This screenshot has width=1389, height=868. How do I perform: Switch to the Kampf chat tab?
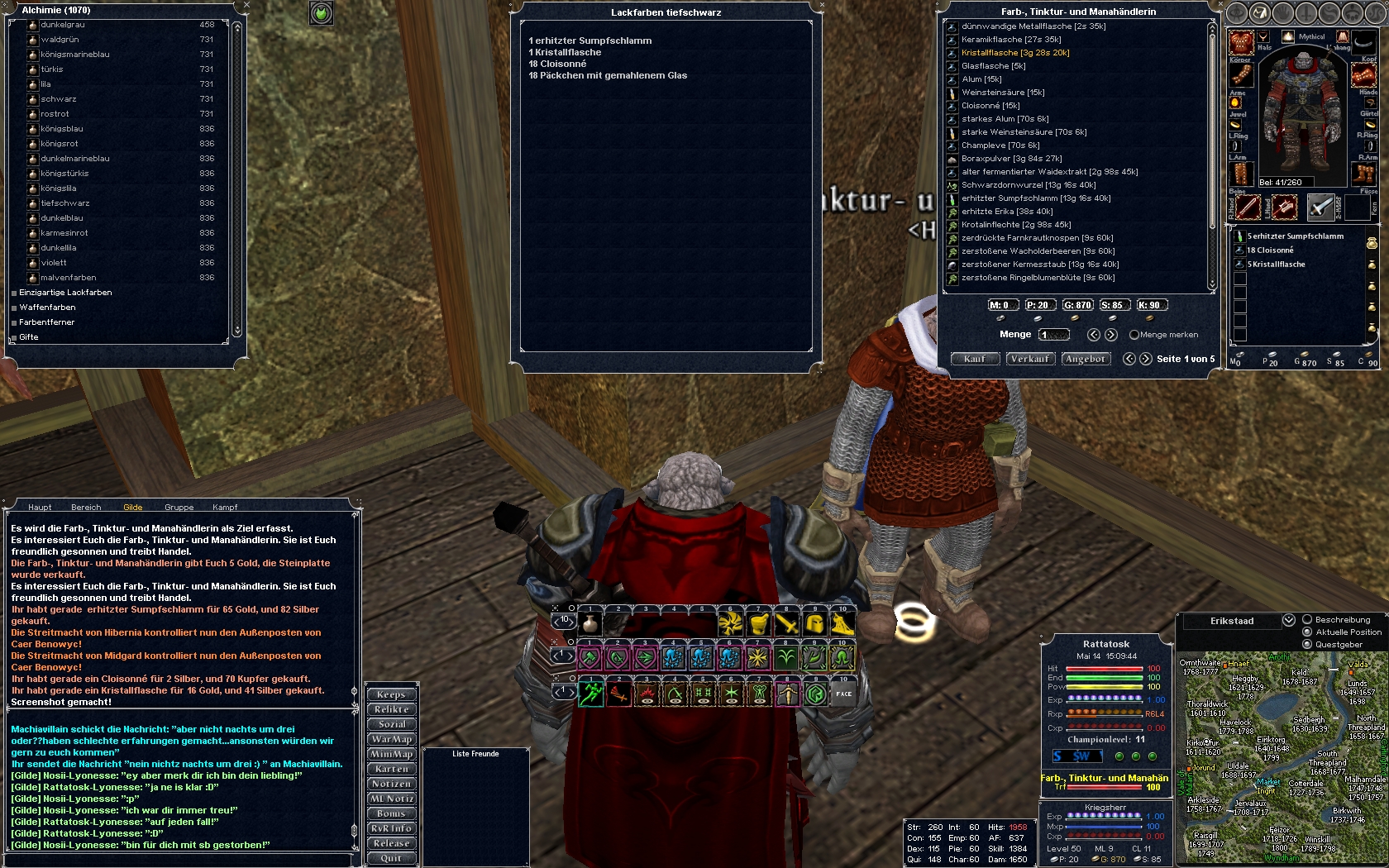point(225,508)
